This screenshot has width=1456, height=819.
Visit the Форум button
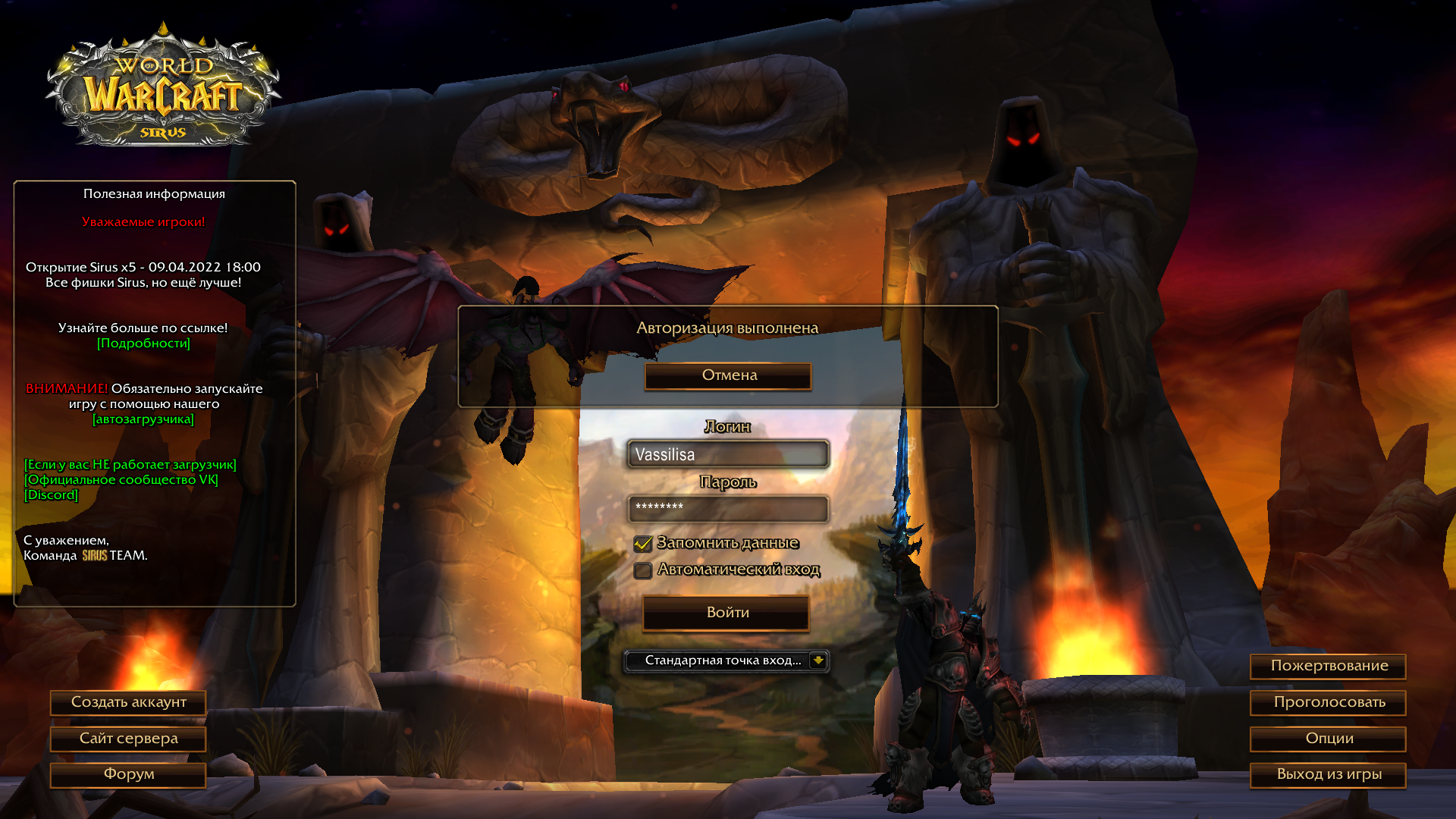[128, 774]
